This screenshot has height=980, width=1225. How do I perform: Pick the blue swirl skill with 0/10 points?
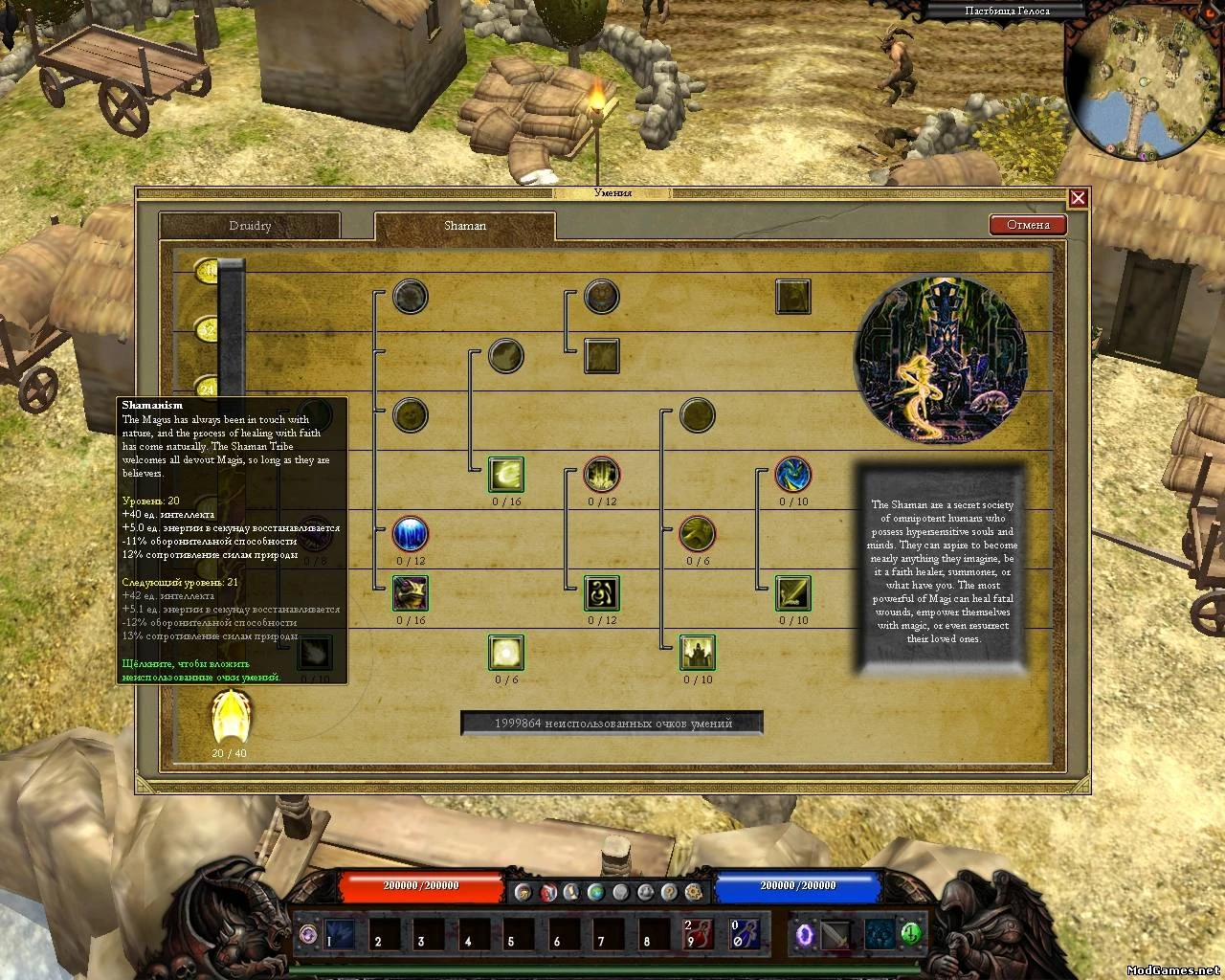792,476
